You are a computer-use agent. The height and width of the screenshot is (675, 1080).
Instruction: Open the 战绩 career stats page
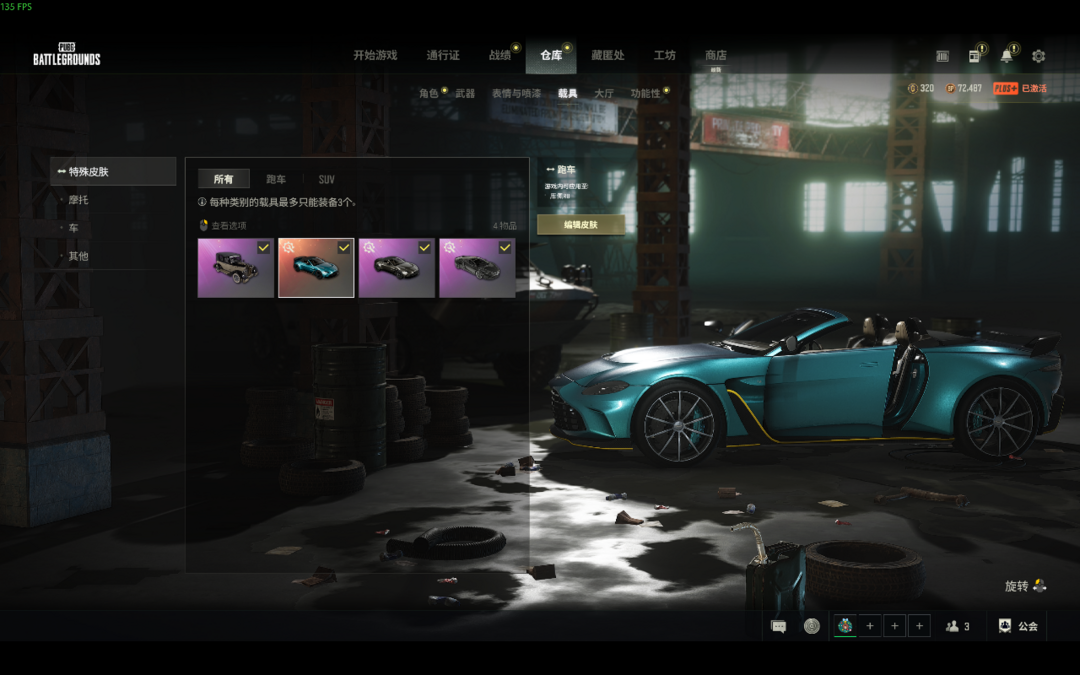coord(500,56)
